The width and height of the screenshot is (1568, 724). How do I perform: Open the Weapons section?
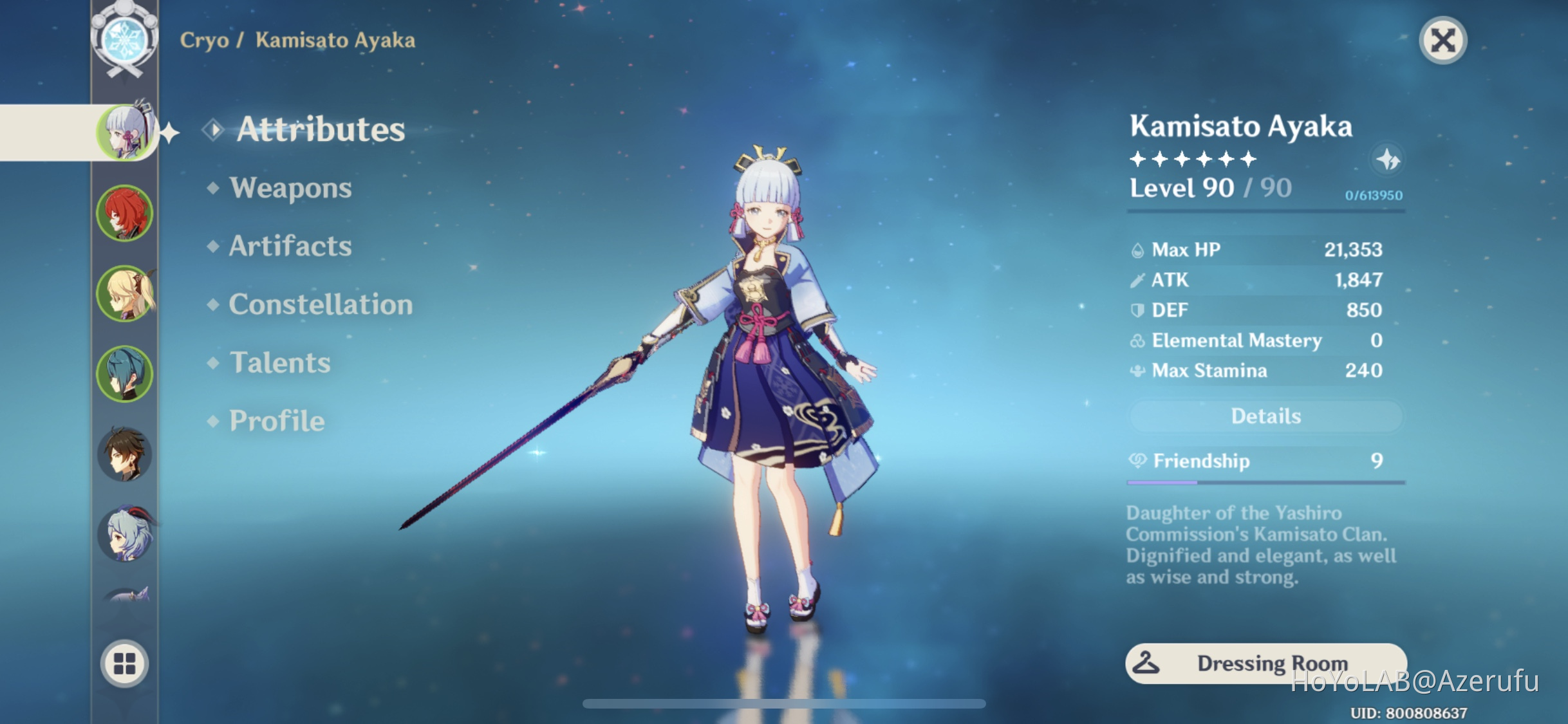[x=292, y=188]
